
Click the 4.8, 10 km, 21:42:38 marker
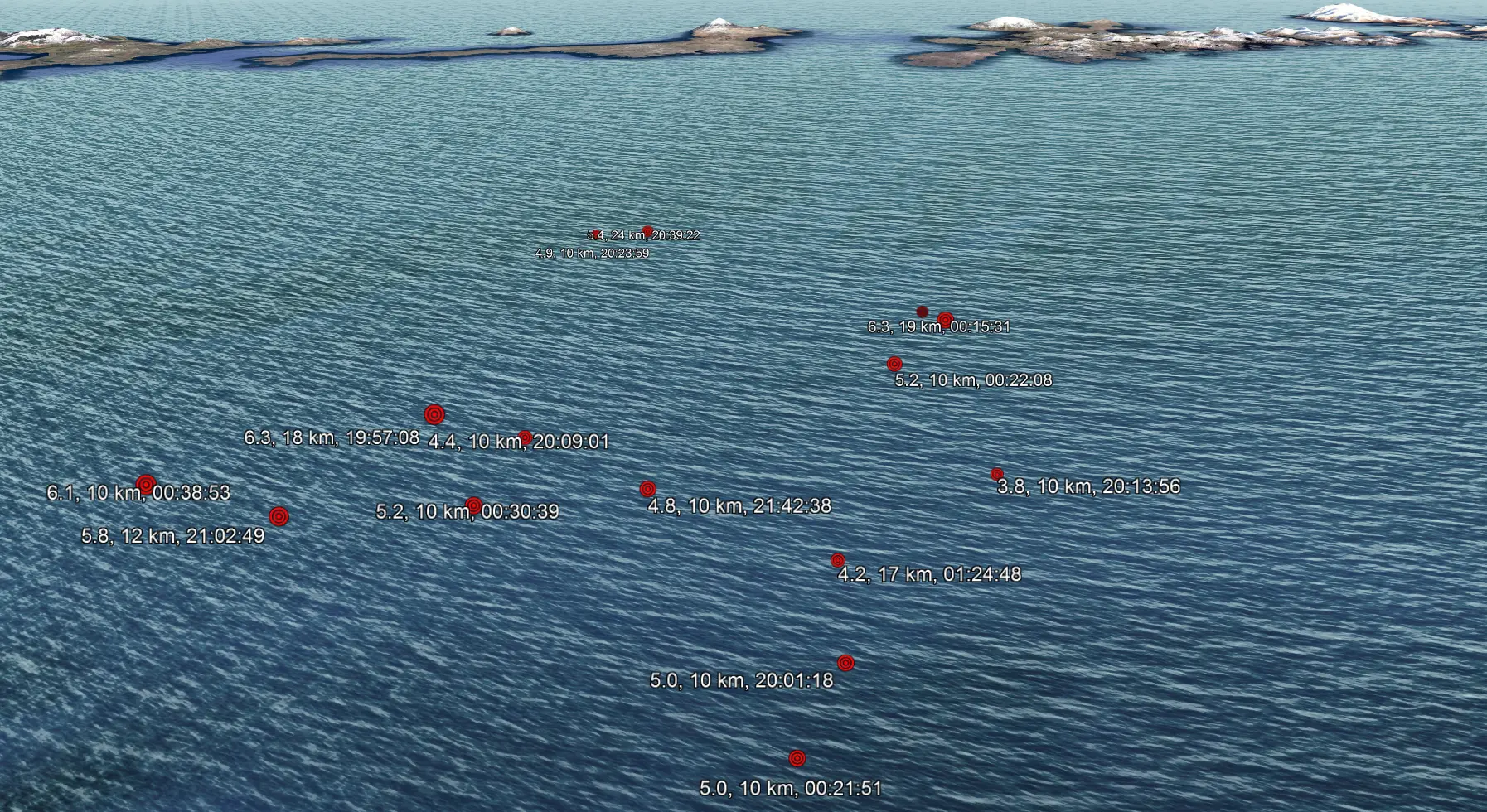point(648,489)
